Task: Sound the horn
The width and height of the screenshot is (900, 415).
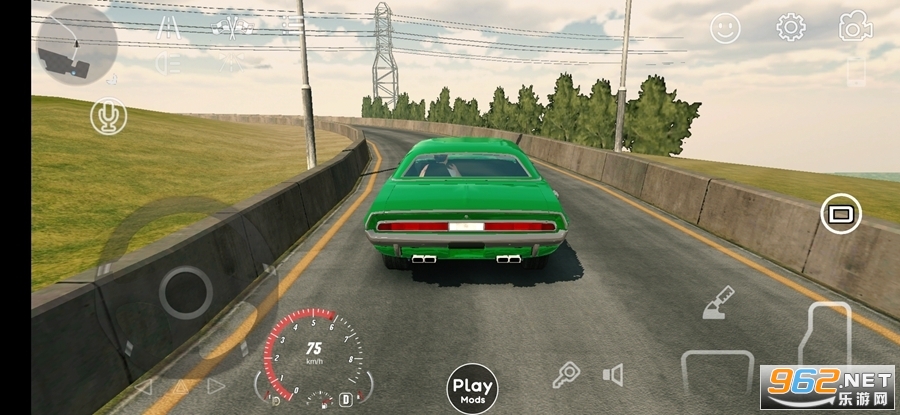Action: pyautogui.click(x=613, y=375)
